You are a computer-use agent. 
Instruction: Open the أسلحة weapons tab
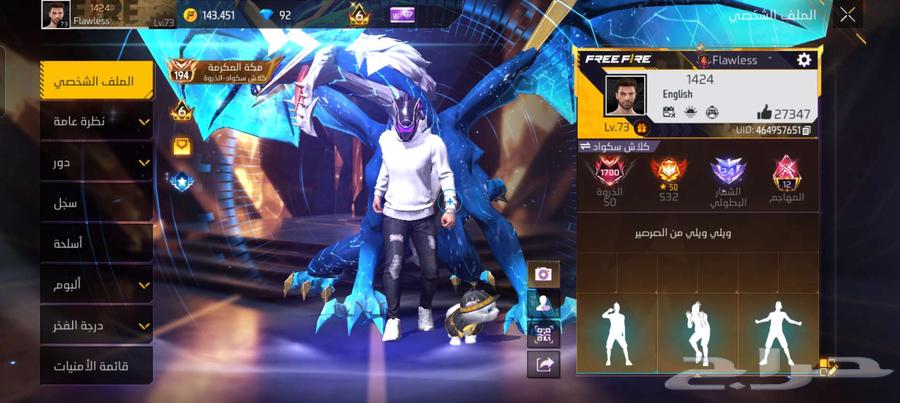tap(97, 244)
